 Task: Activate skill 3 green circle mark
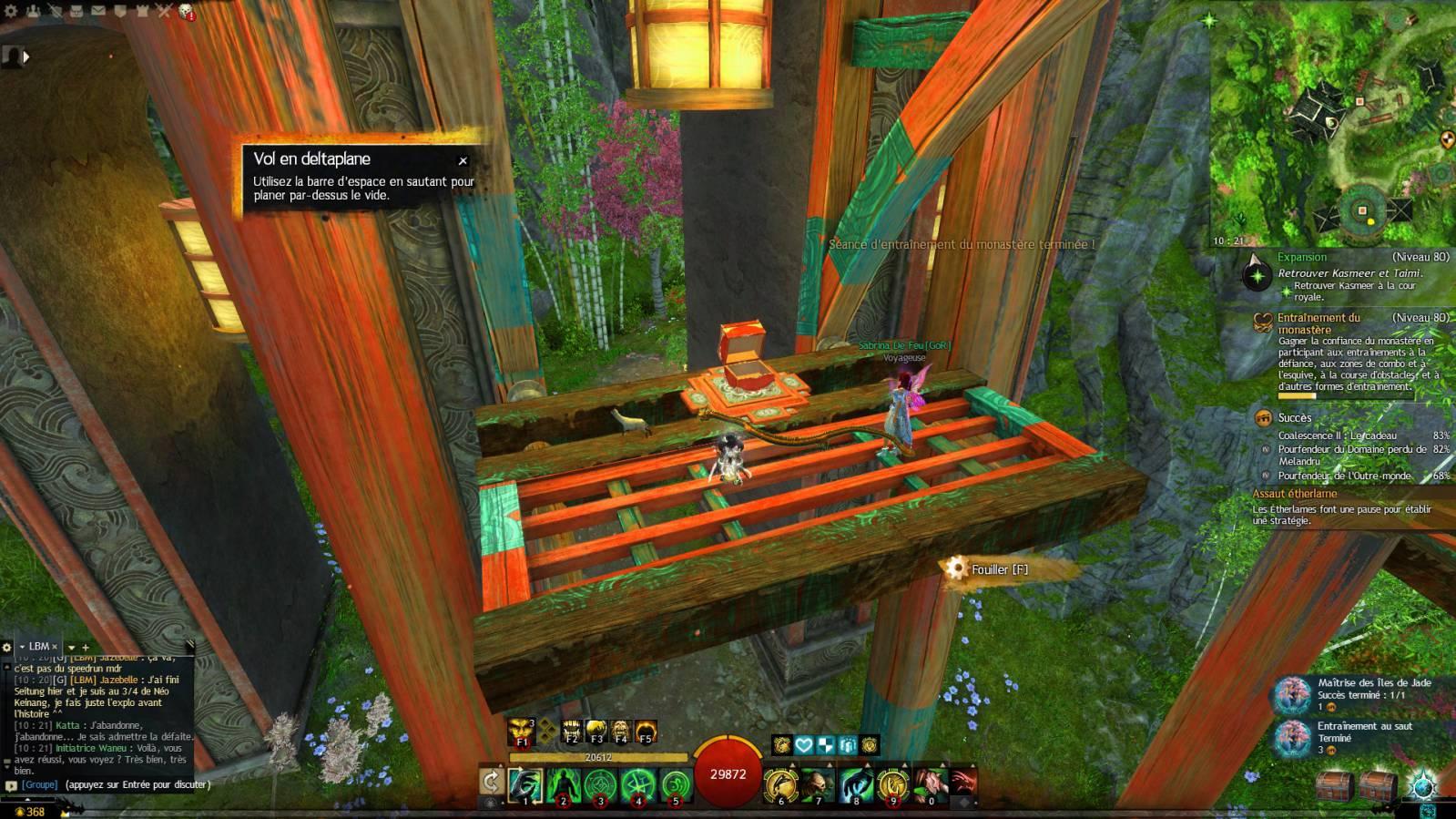(600, 784)
